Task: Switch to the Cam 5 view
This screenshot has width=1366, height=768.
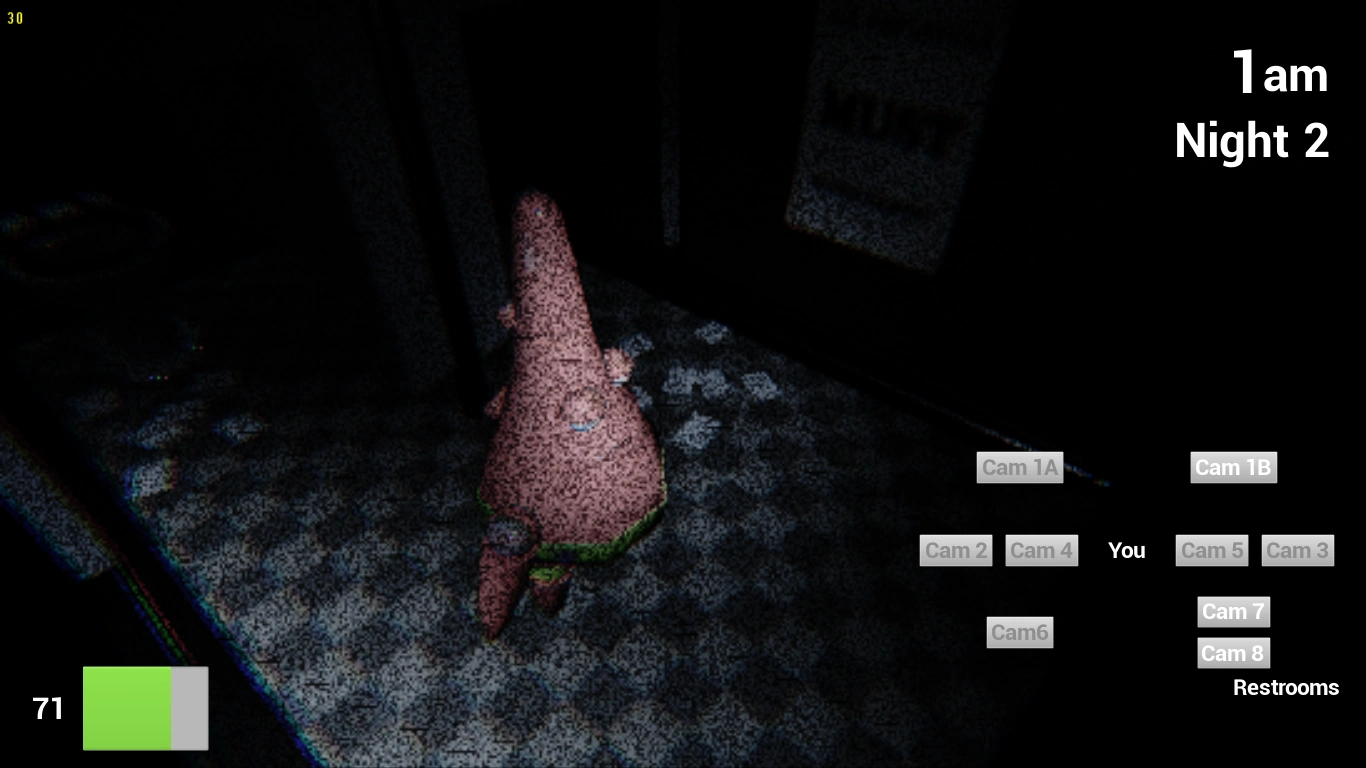Action: pyautogui.click(x=1211, y=550)
